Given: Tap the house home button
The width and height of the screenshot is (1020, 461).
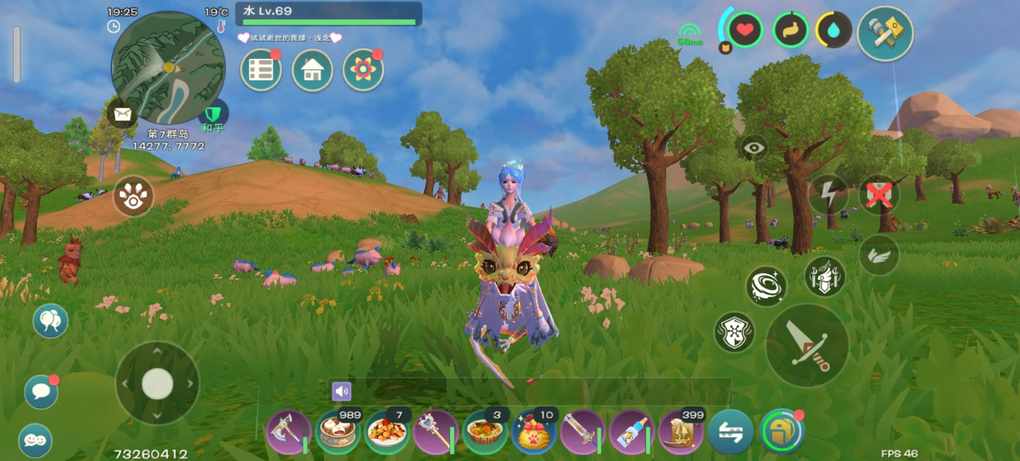Looking at the screenshot, I should click(x=312, y=70).
